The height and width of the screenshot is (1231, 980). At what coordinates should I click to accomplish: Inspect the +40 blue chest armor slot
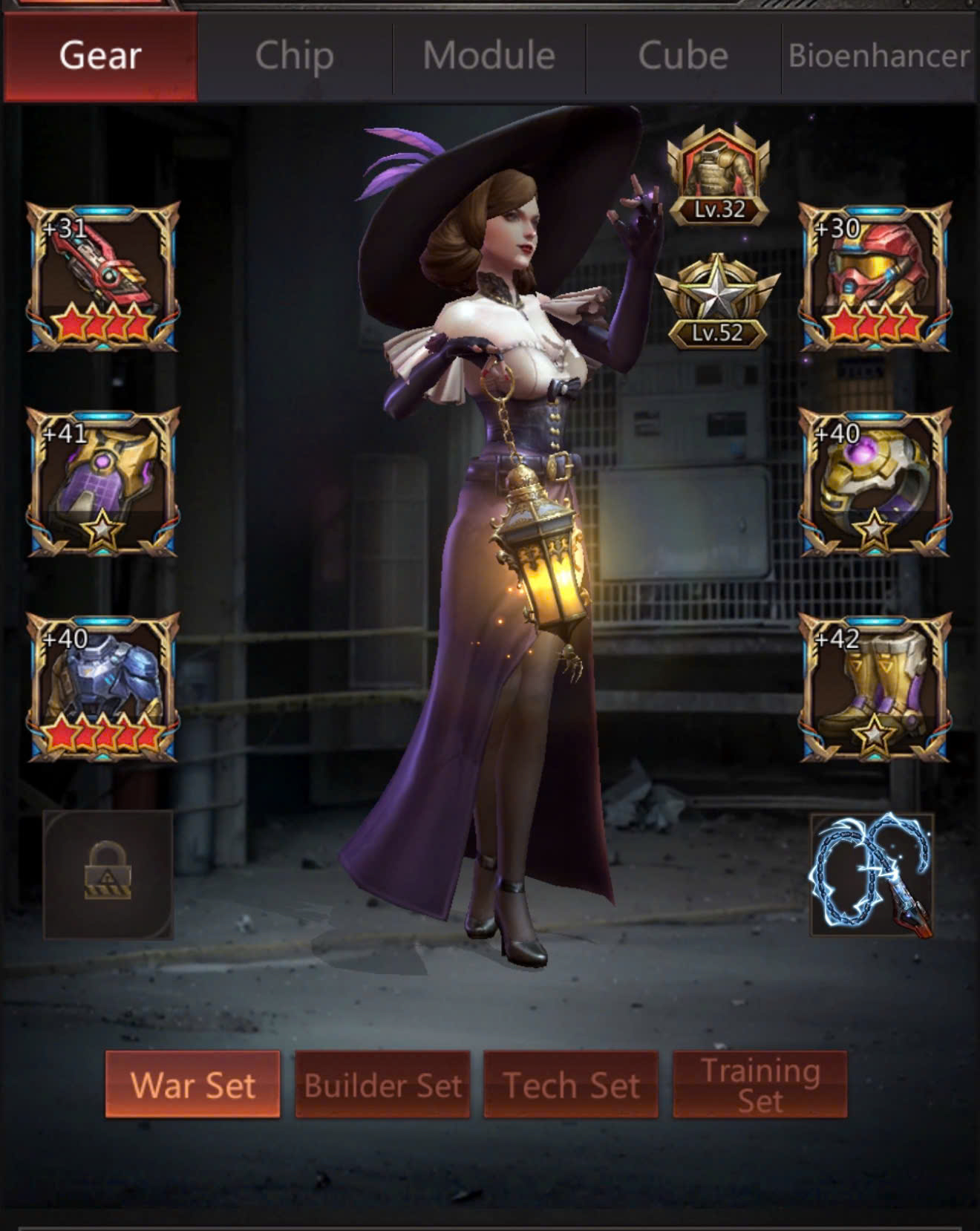103,688
